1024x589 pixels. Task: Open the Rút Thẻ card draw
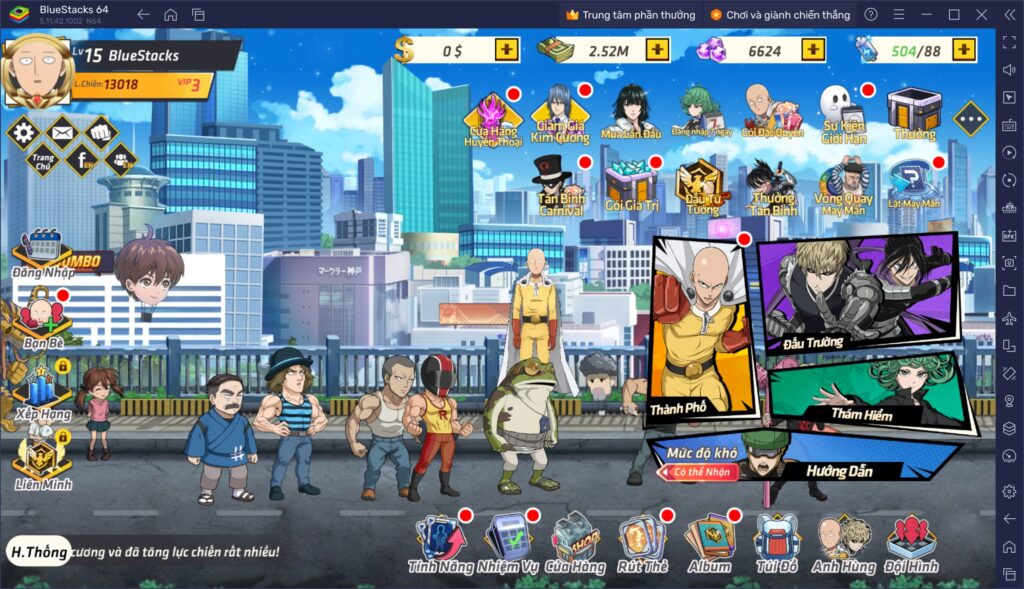(642, 544)
